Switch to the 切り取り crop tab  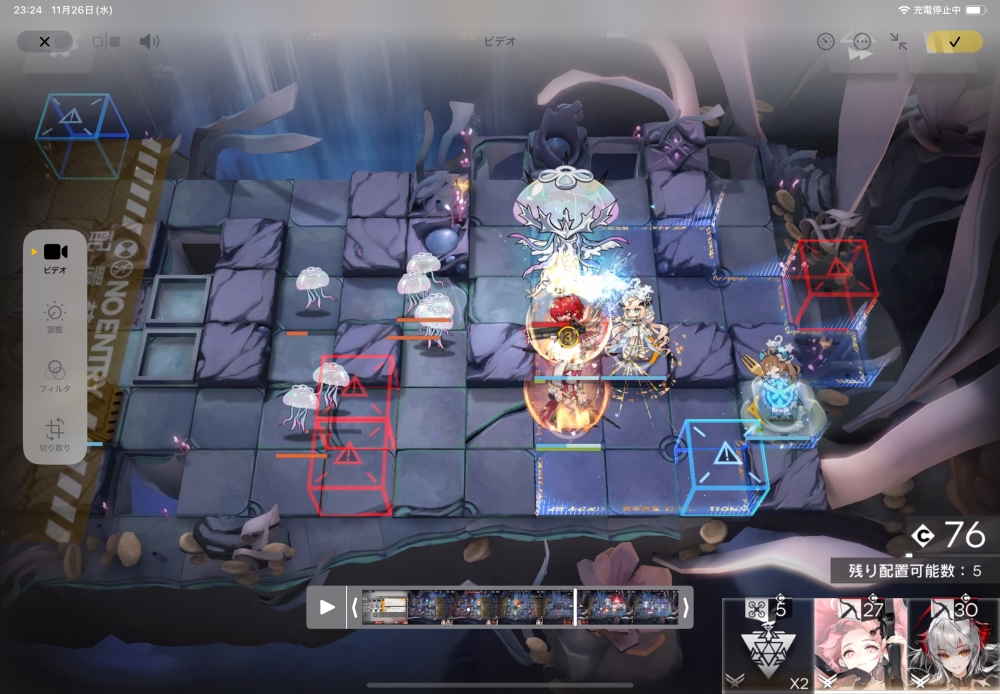(55, 435)
